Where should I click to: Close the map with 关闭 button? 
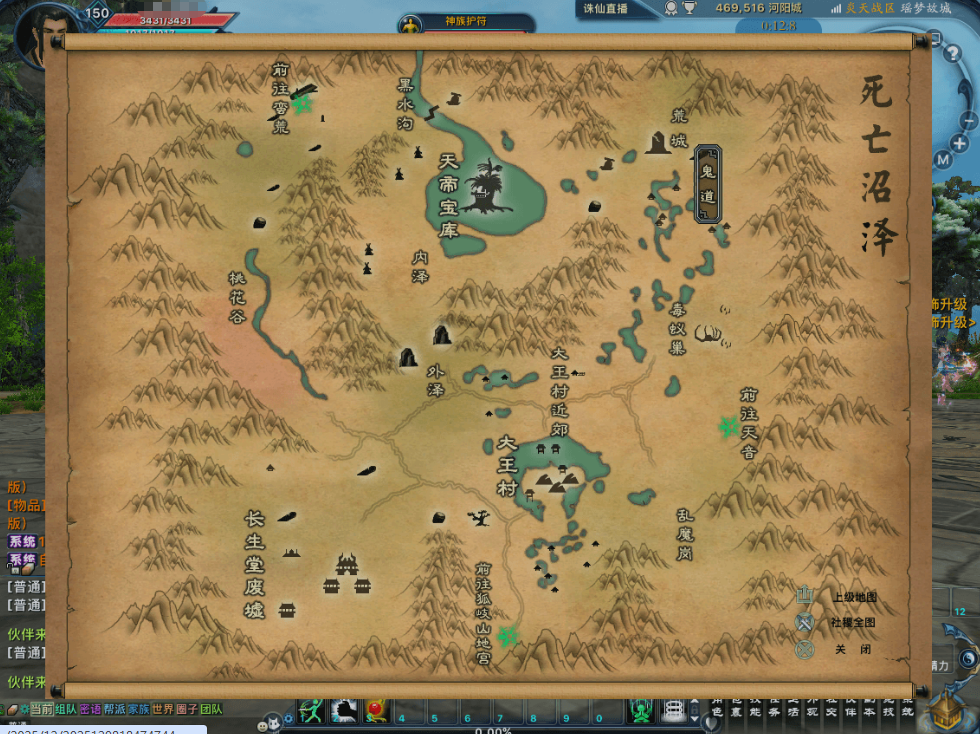click(x=806, y=649)
